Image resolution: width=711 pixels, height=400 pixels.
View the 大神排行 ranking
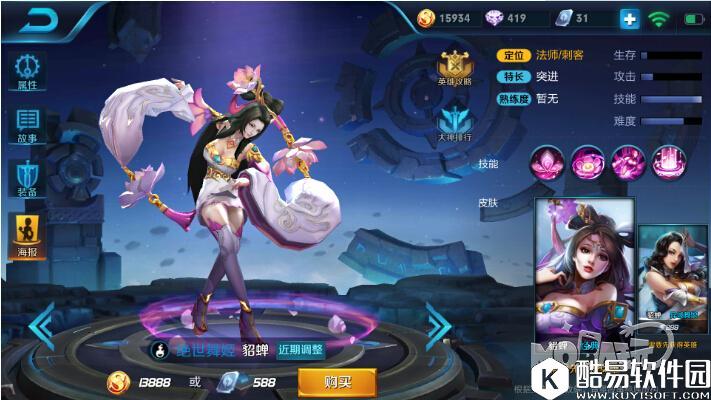(453, 124)
